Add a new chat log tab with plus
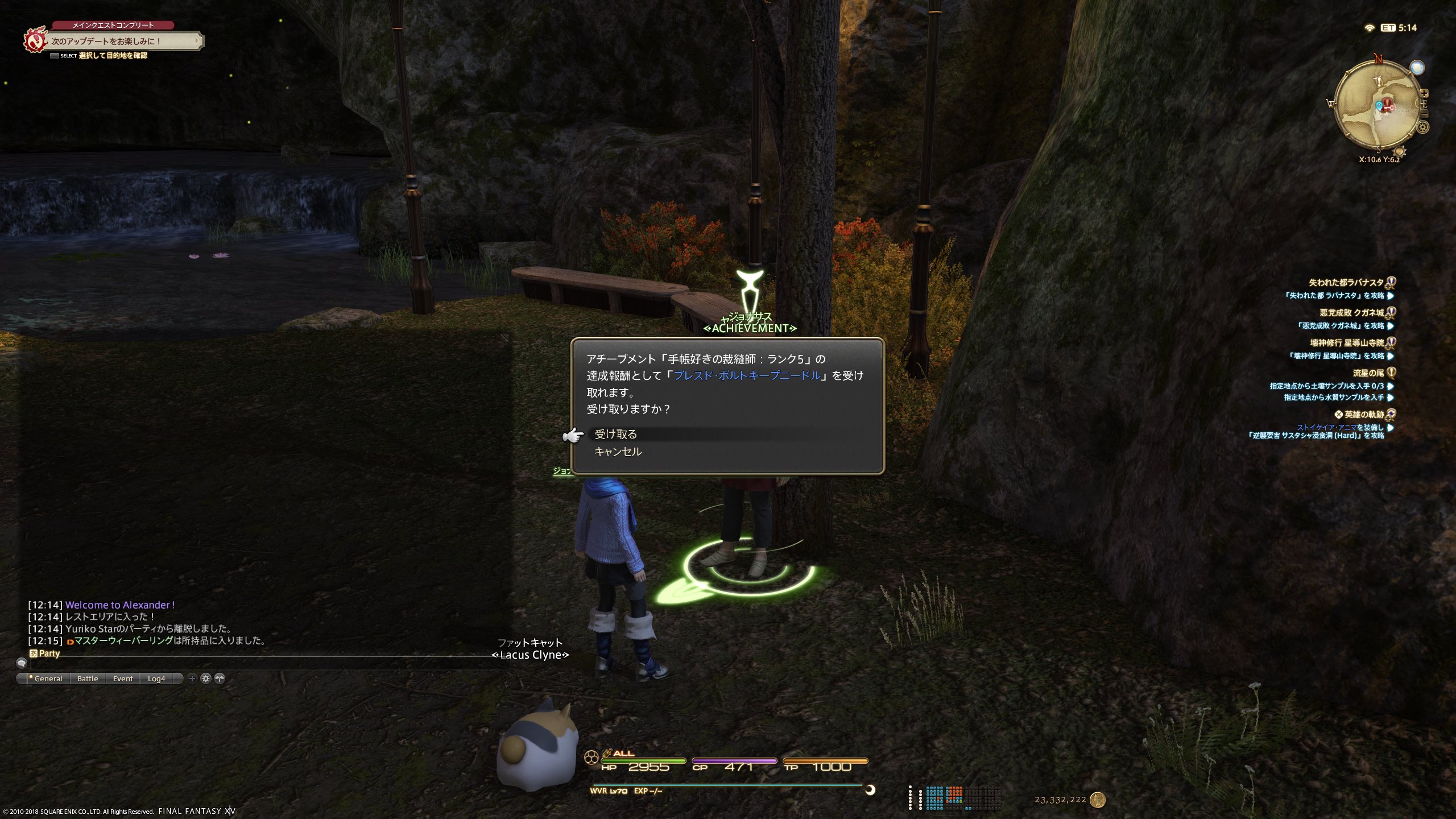Viewport: 1456px width, 819px height. [x=192, y=678]
